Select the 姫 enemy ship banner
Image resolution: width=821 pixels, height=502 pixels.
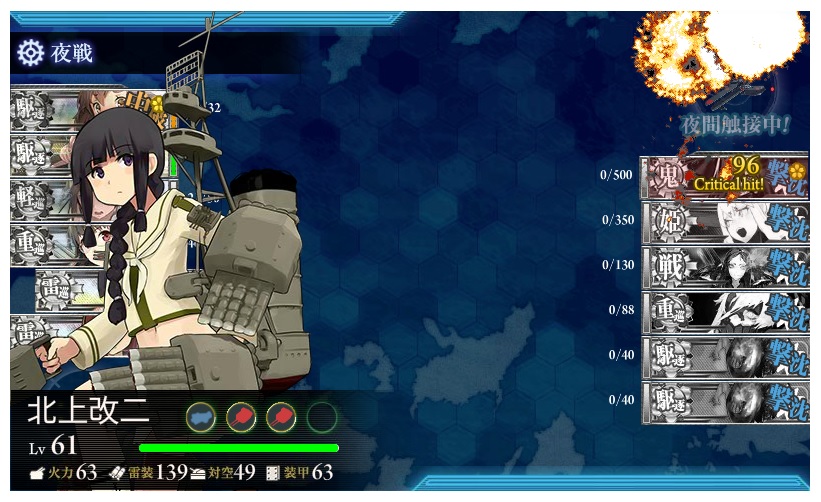click(x=724, y=221)
